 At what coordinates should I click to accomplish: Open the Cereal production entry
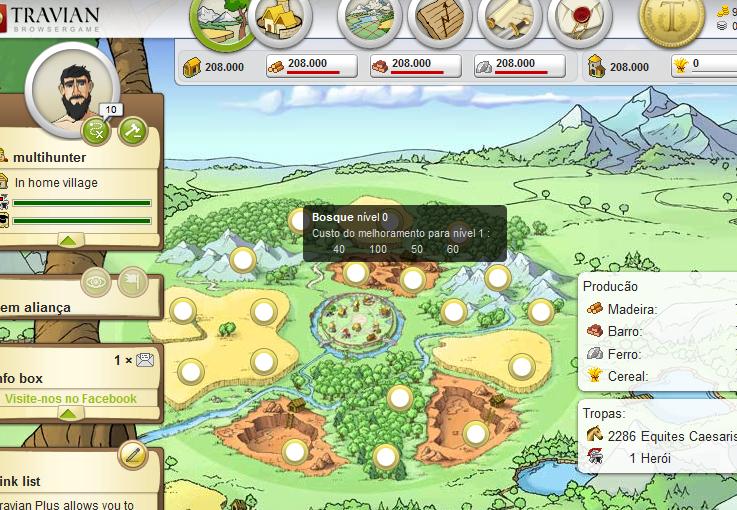628,376
